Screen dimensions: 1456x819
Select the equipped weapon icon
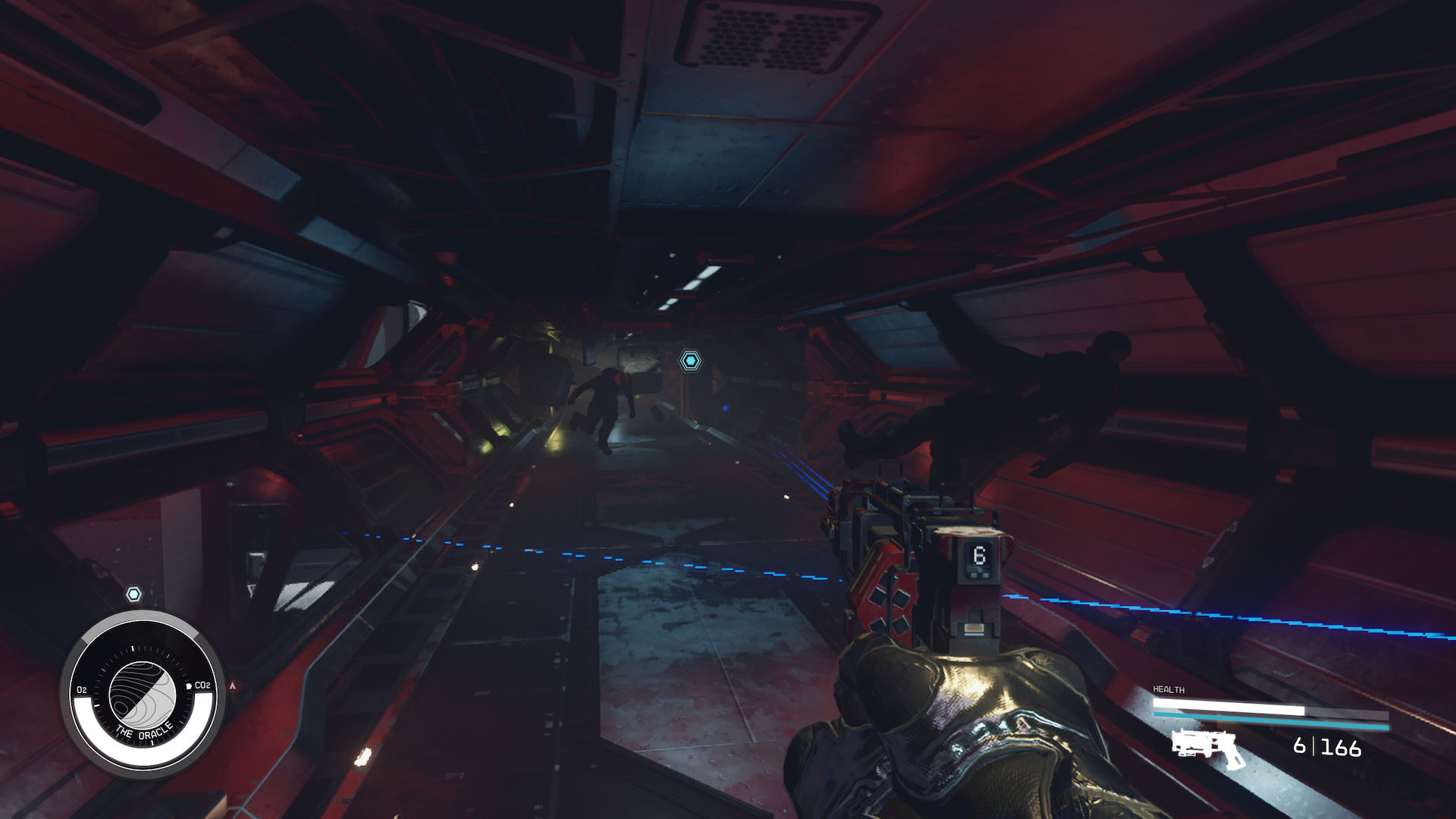point(1207,748)
